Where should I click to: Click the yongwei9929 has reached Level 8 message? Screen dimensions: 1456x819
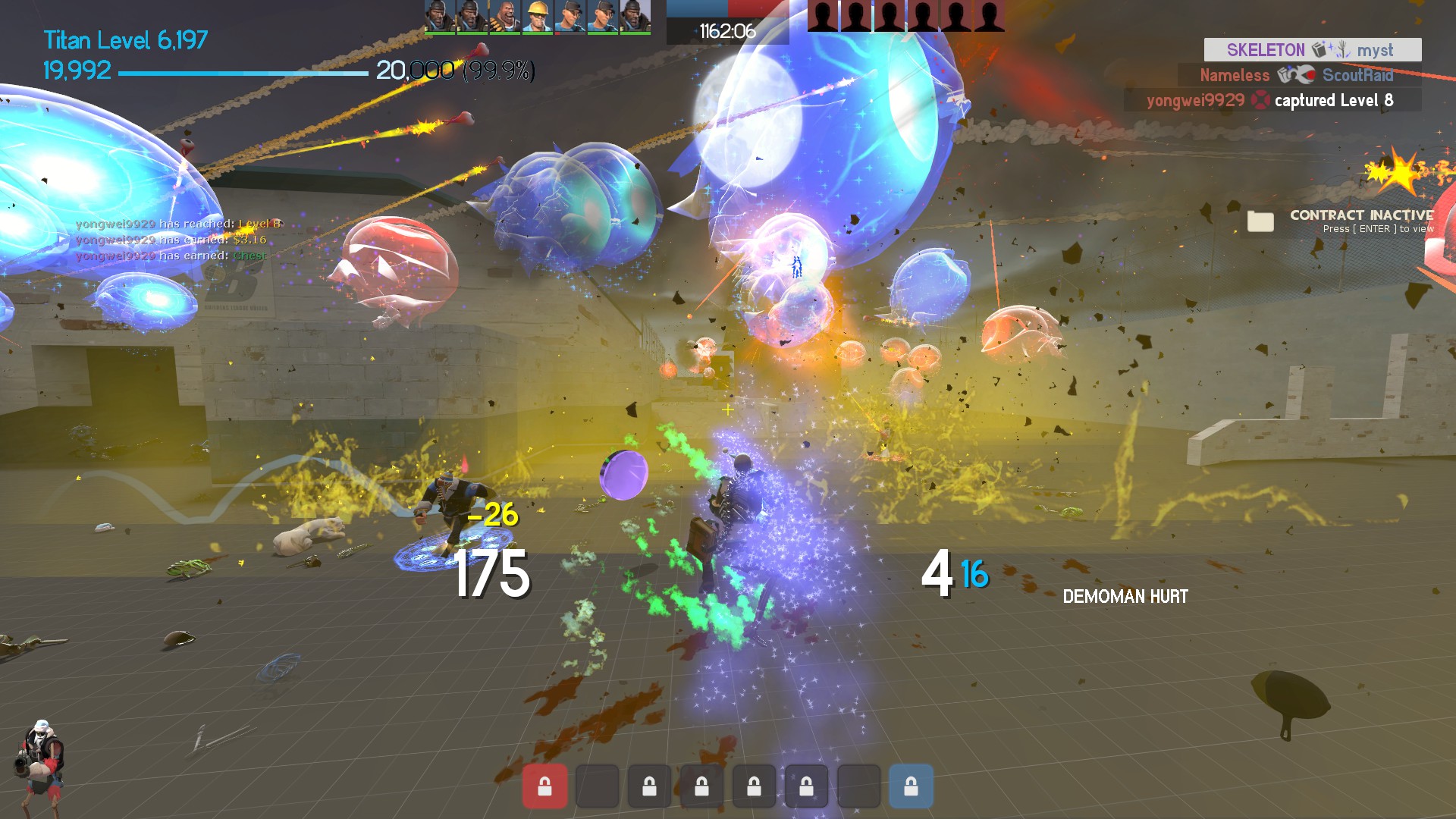click(178, 224)
